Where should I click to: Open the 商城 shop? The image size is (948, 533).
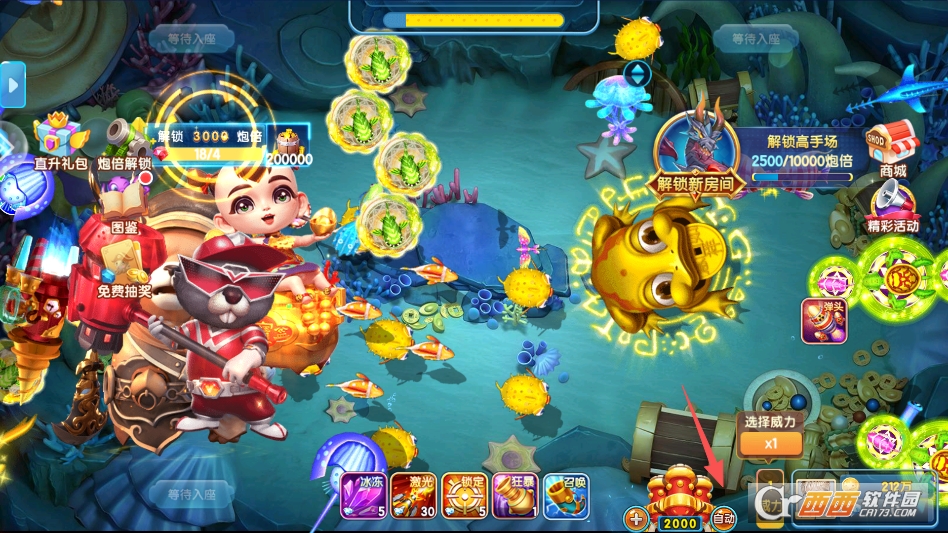tap(892, 147)
